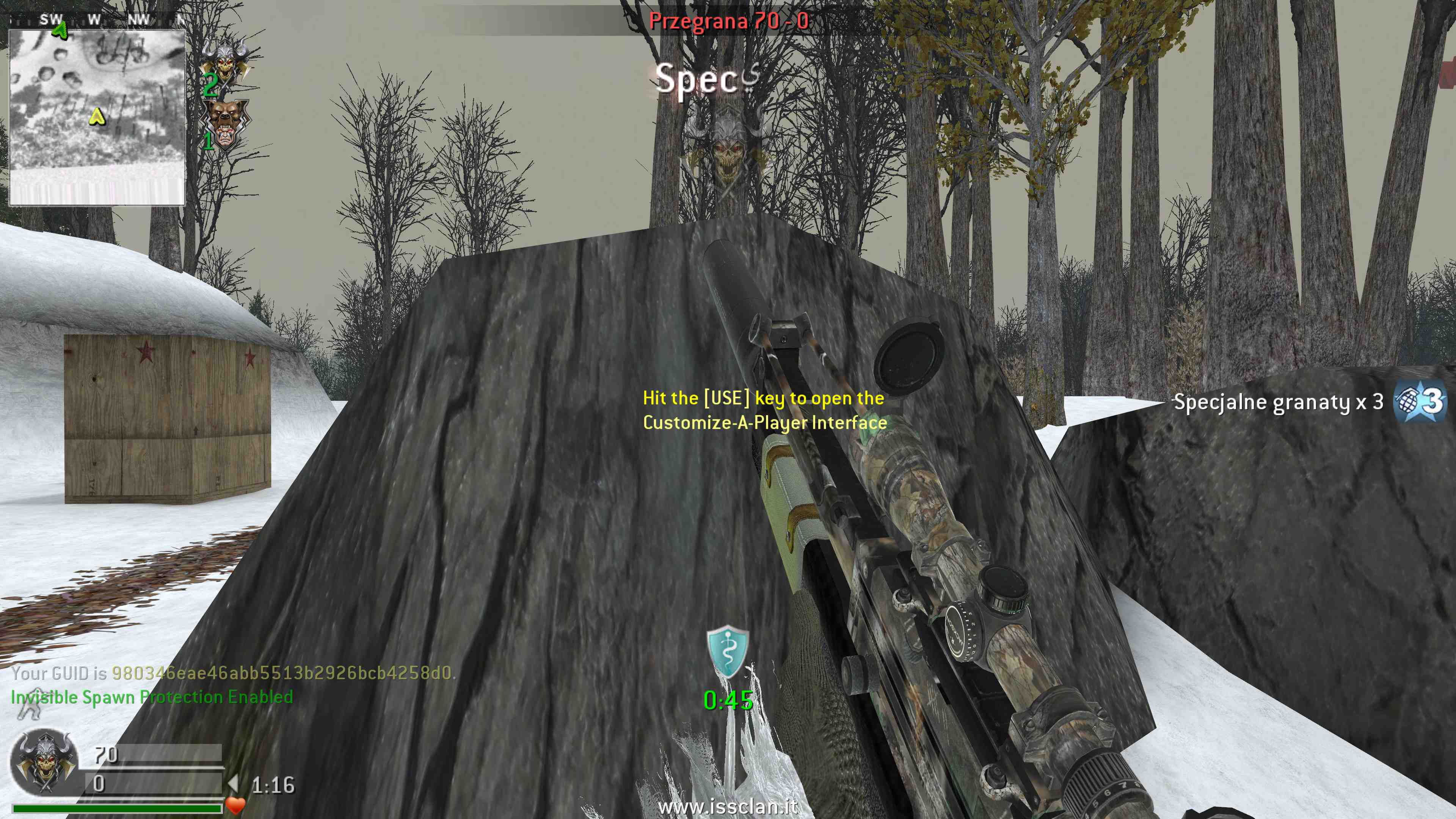Click the red heart health icon
Image resolution: width=1456 pixels, height=819 pixels.
[x=235, y=805]
